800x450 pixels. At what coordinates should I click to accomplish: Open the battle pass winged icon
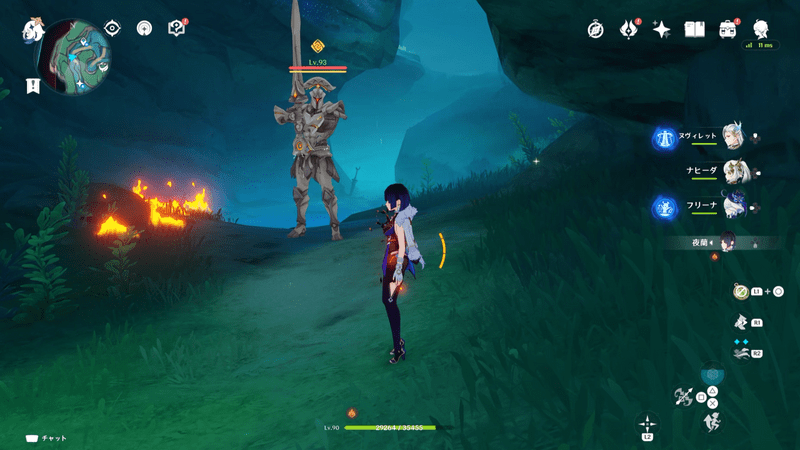click(629, 29)
